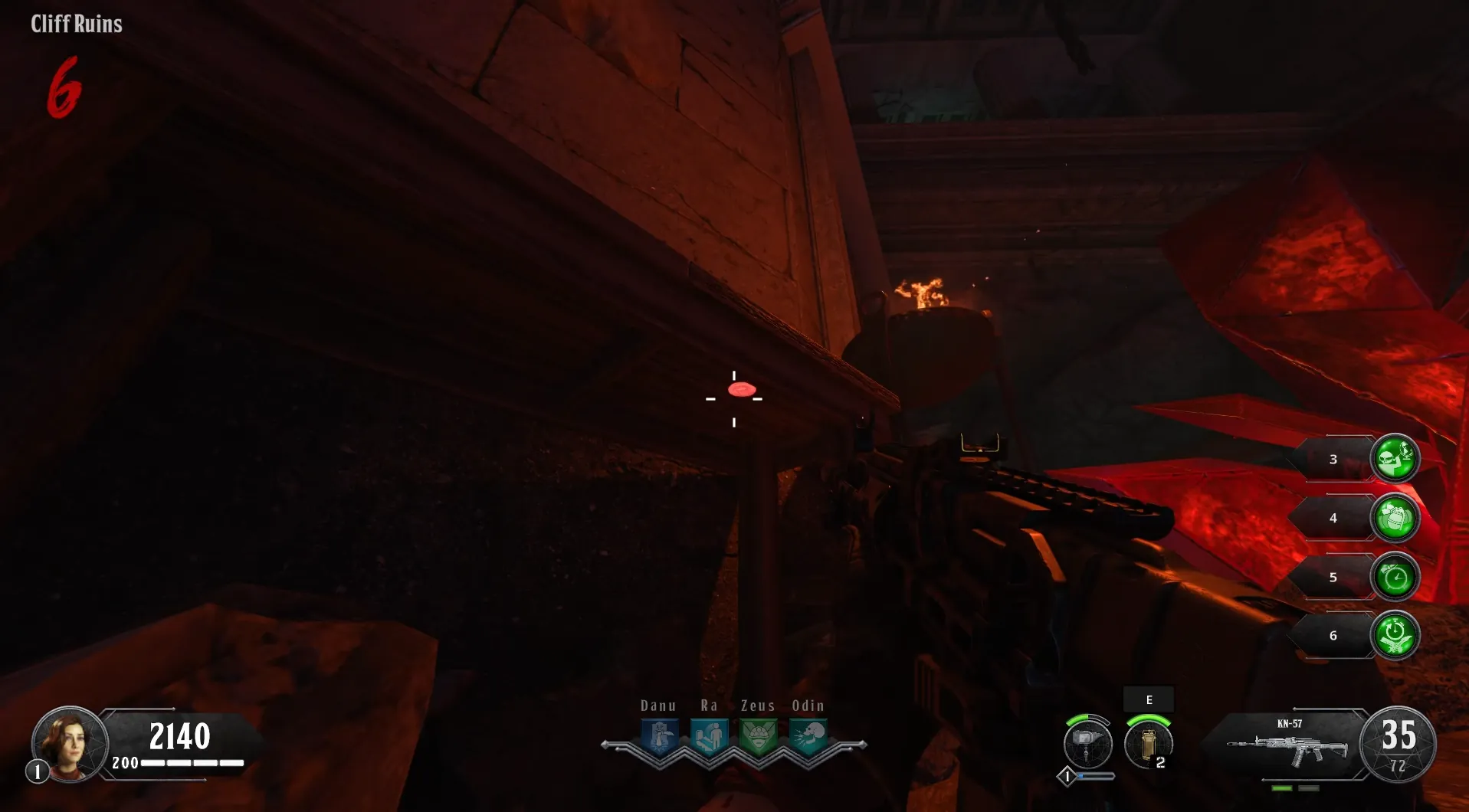Use the stopwatch elixir in slot 6
This screenshot has width=1469, height=812.
[1395, 635]
